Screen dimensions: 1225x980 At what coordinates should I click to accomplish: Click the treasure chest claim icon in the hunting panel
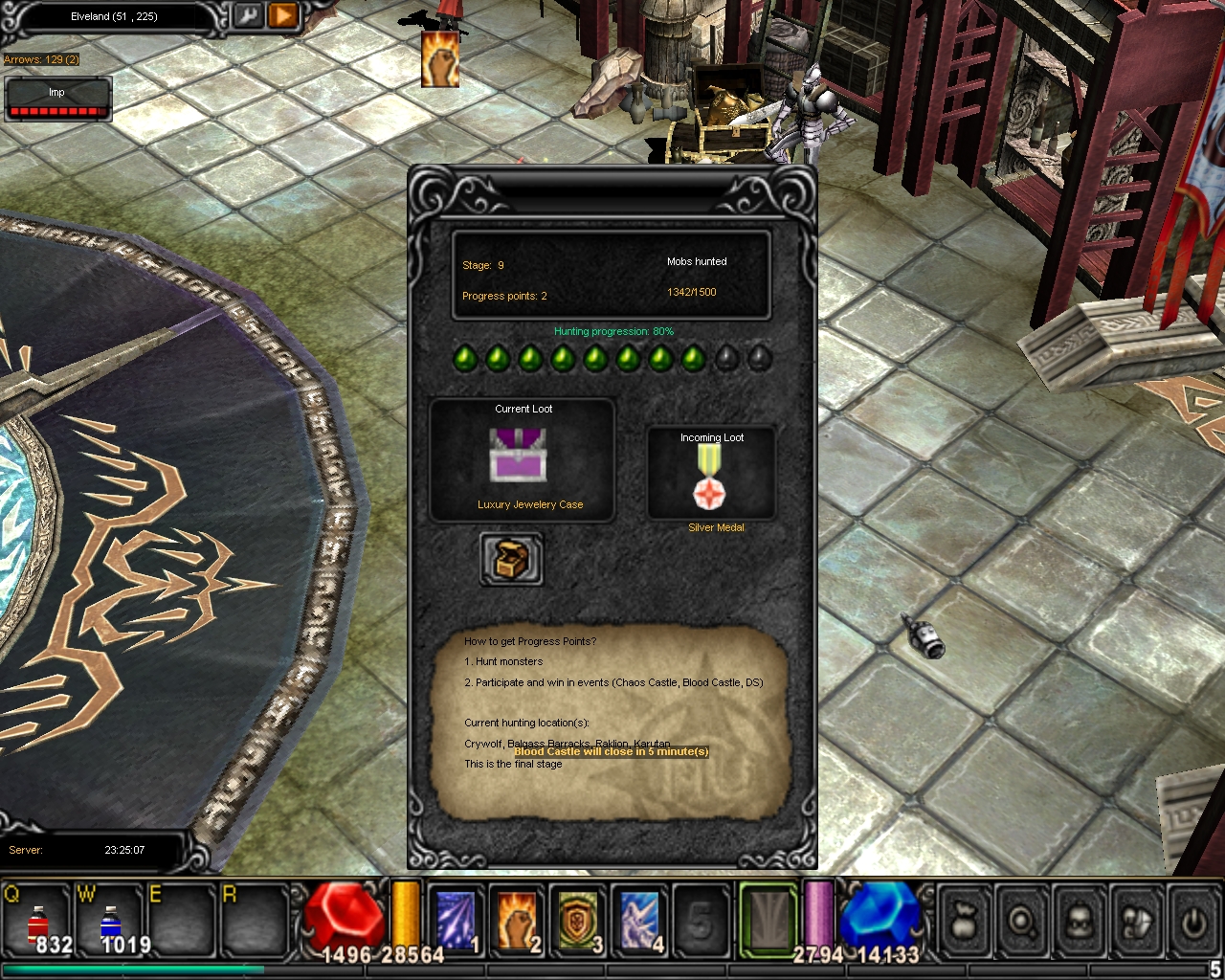510,558
